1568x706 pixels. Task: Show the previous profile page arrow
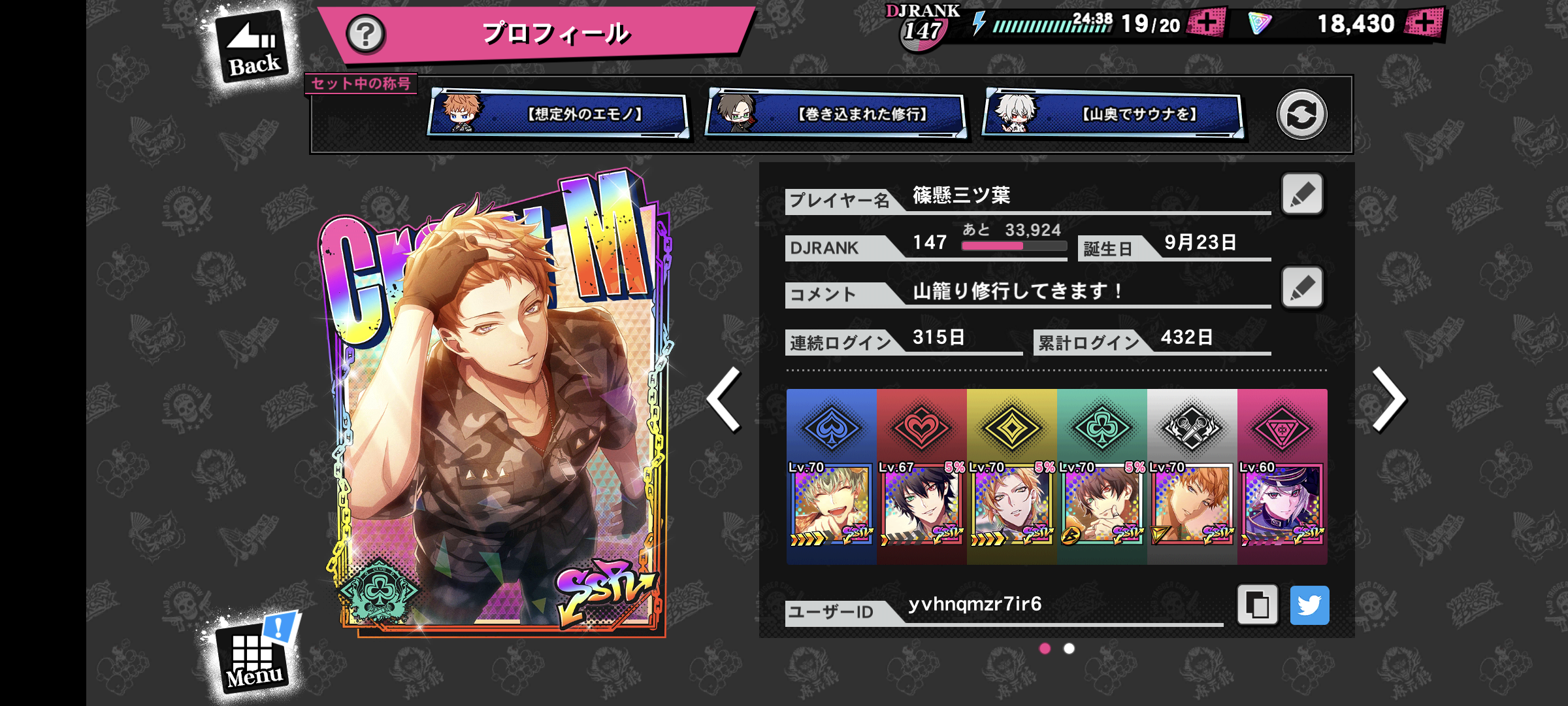[725, 399]
